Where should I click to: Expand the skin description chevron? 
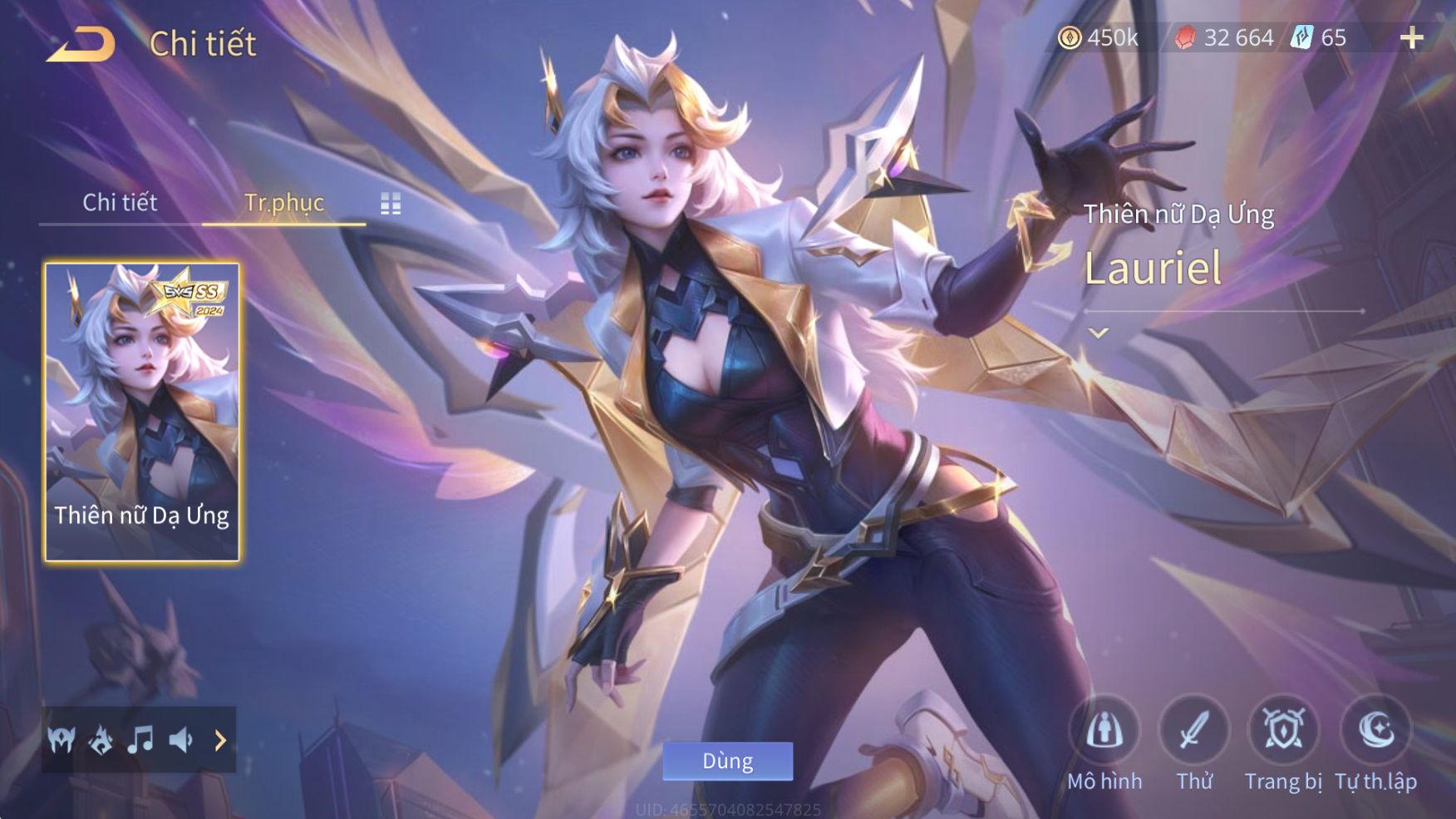[1099, 333]
